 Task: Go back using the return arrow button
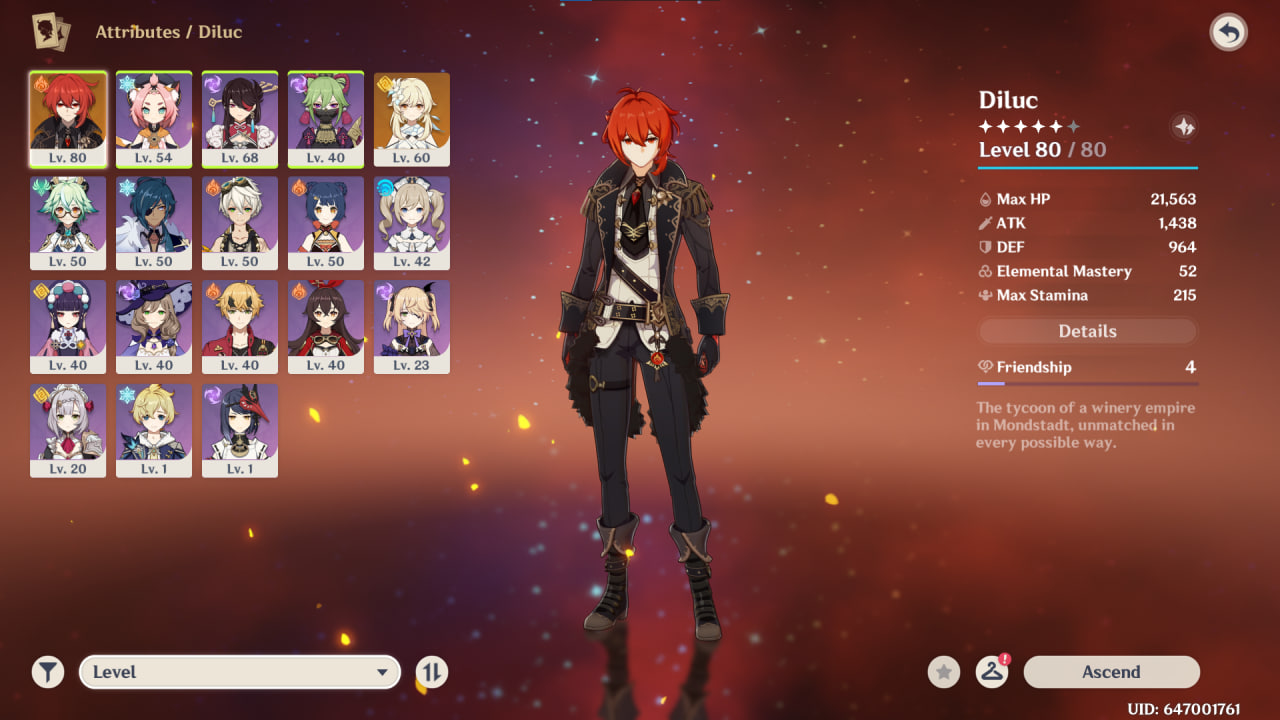coord(1228,33)
